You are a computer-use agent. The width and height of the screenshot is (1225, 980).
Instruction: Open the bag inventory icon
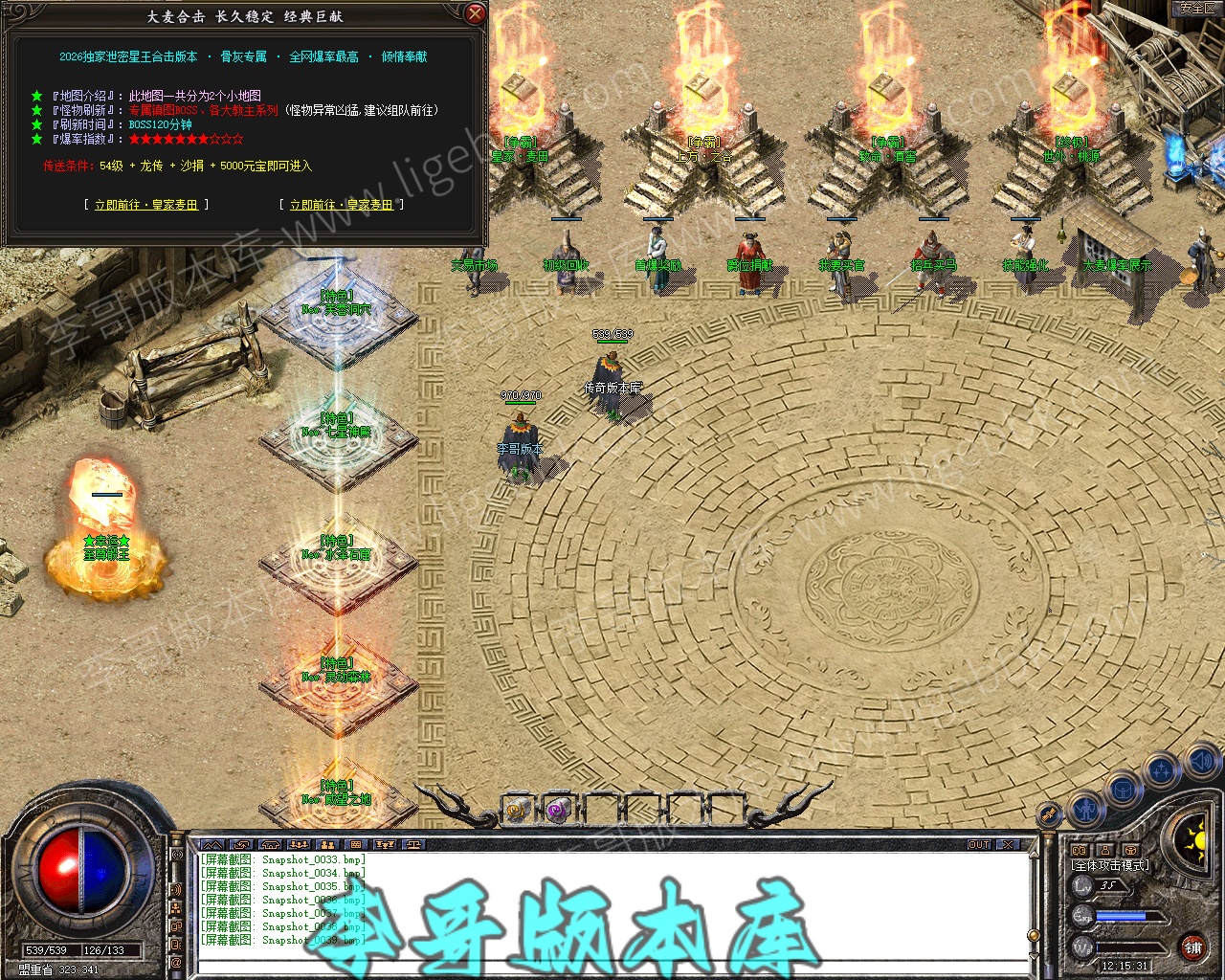tap(1123, 791)
